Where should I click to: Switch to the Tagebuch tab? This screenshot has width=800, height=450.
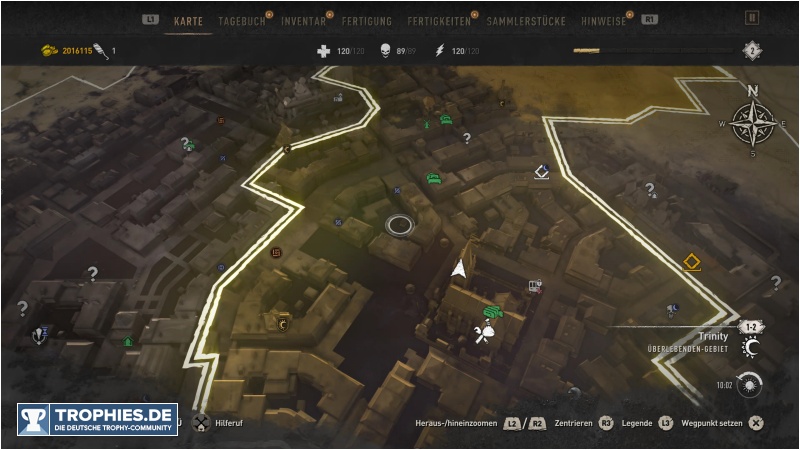click(x=243, y=20)
